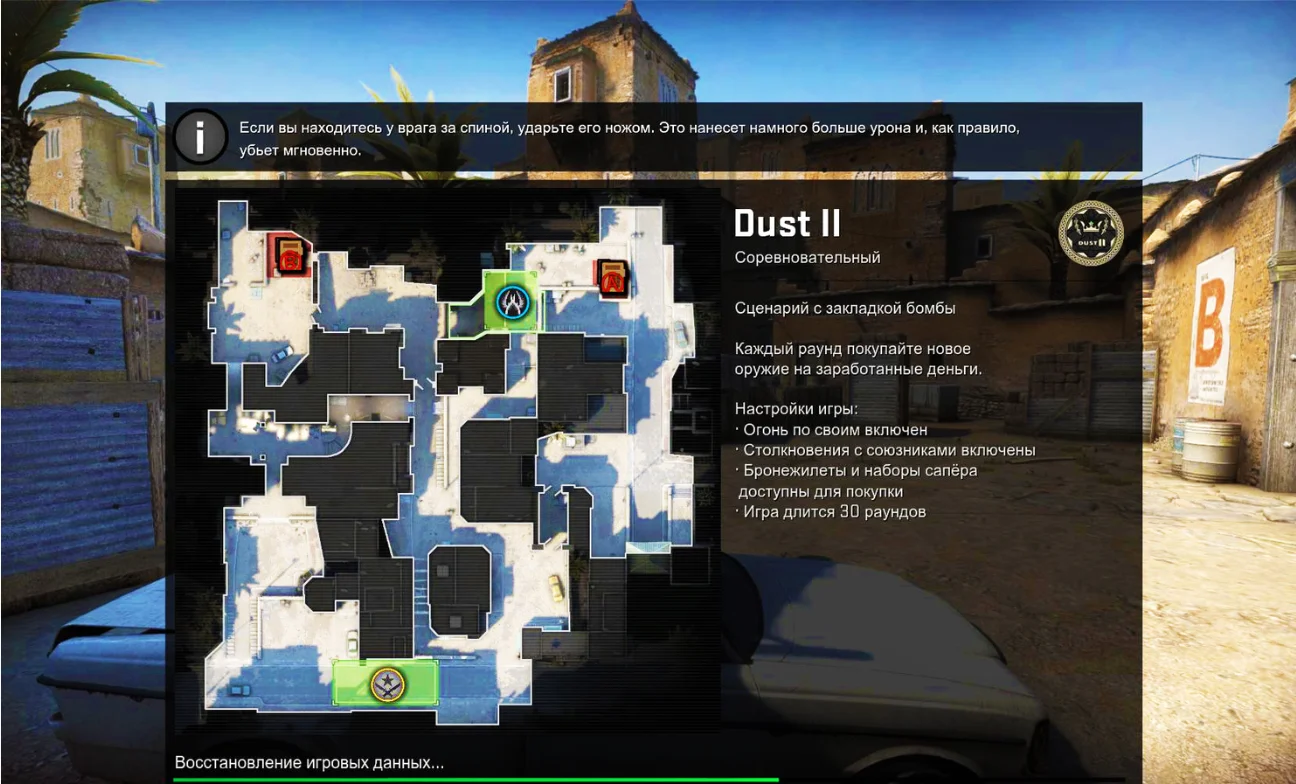Click the round info tip icon
This screenshot has width=1296, height=784.
(199, 138)
